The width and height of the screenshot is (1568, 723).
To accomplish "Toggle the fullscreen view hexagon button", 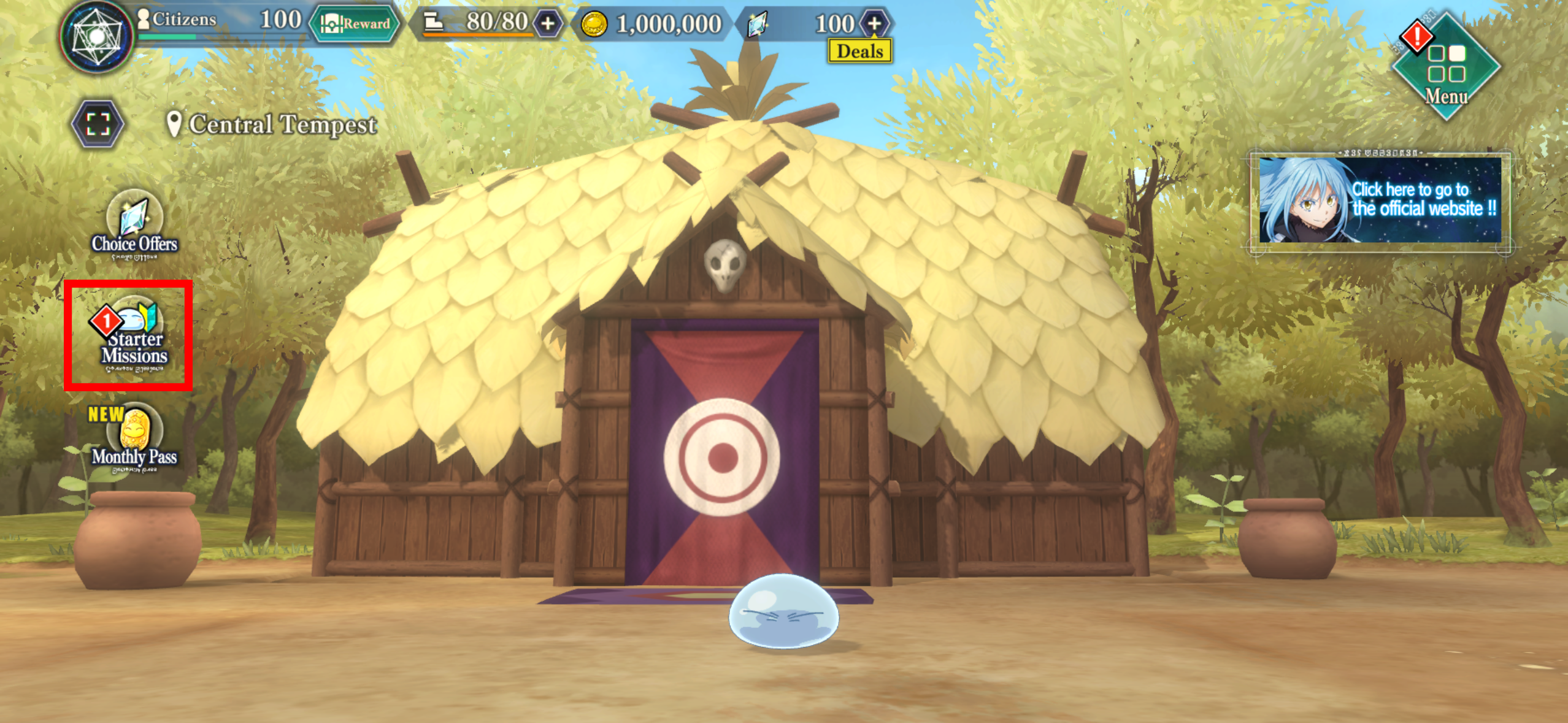I will click(98, 124).
